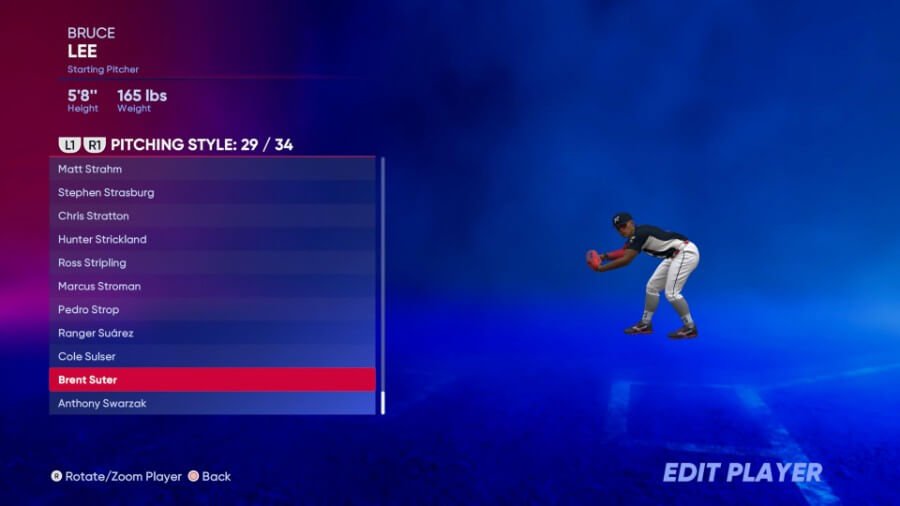Choose Ranger Suárez entry

click(212, 333)
